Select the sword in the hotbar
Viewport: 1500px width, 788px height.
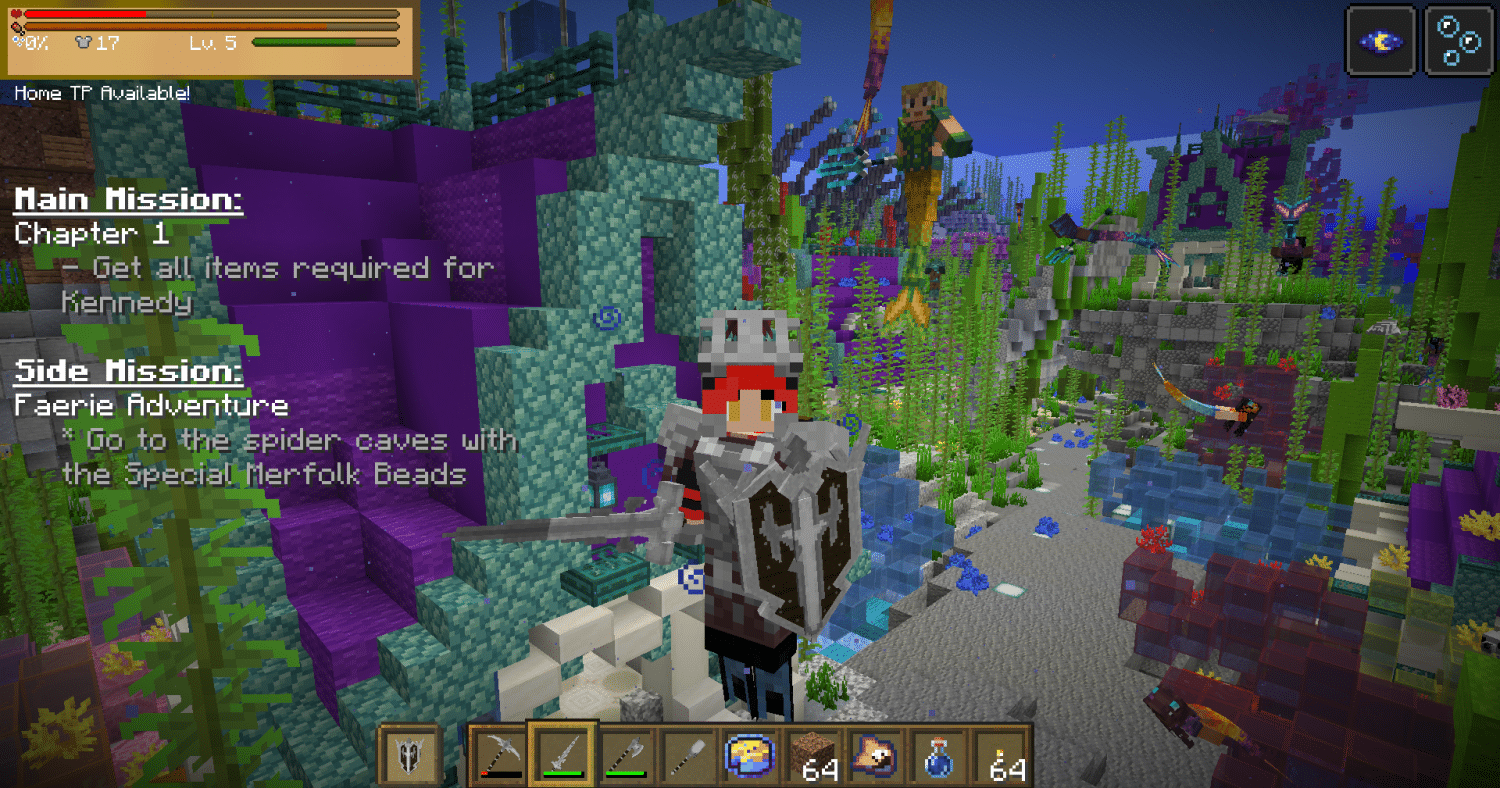(x=562, y=755)
